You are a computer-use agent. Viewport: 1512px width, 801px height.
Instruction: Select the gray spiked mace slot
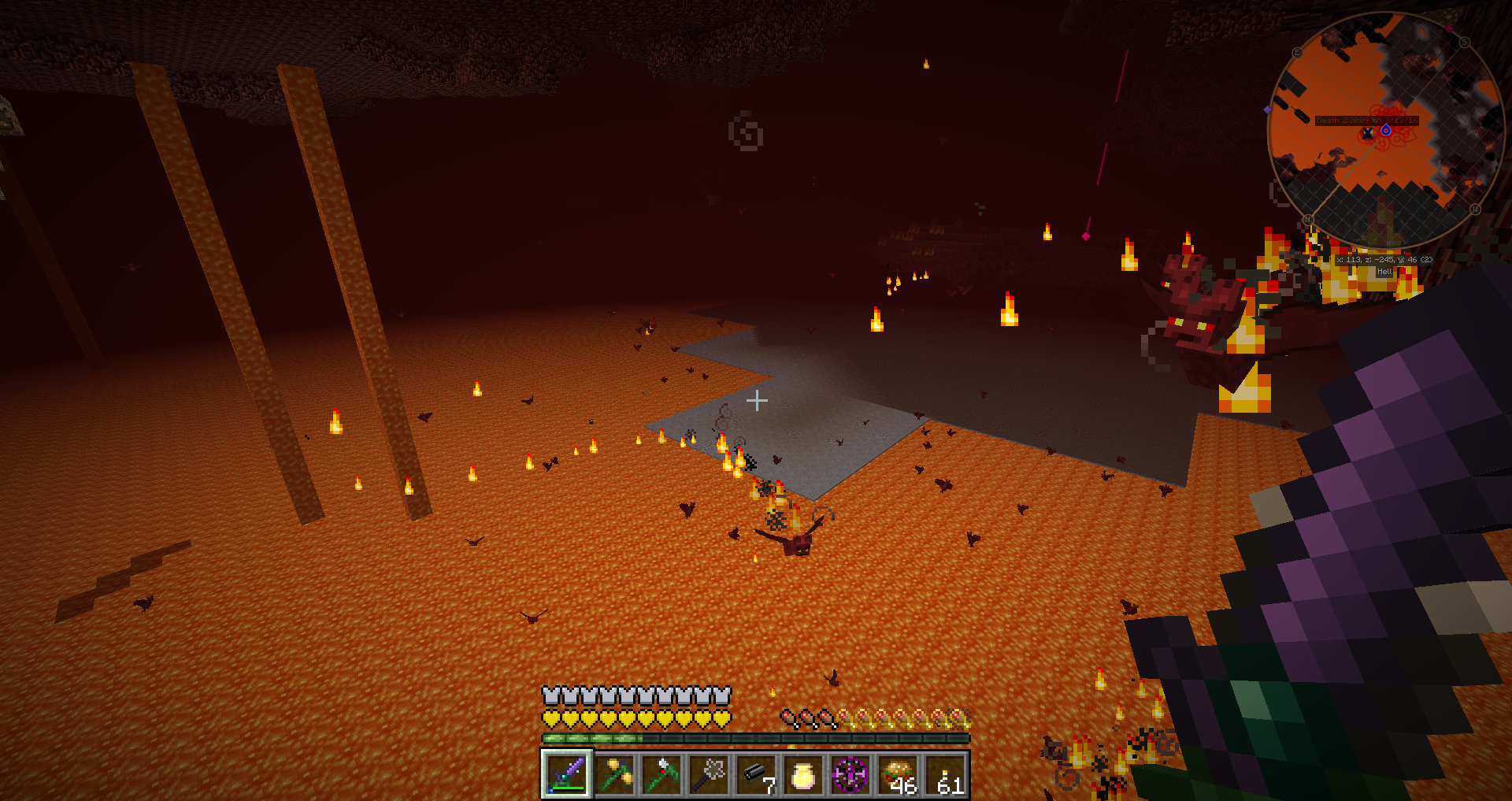pos(709,774)
